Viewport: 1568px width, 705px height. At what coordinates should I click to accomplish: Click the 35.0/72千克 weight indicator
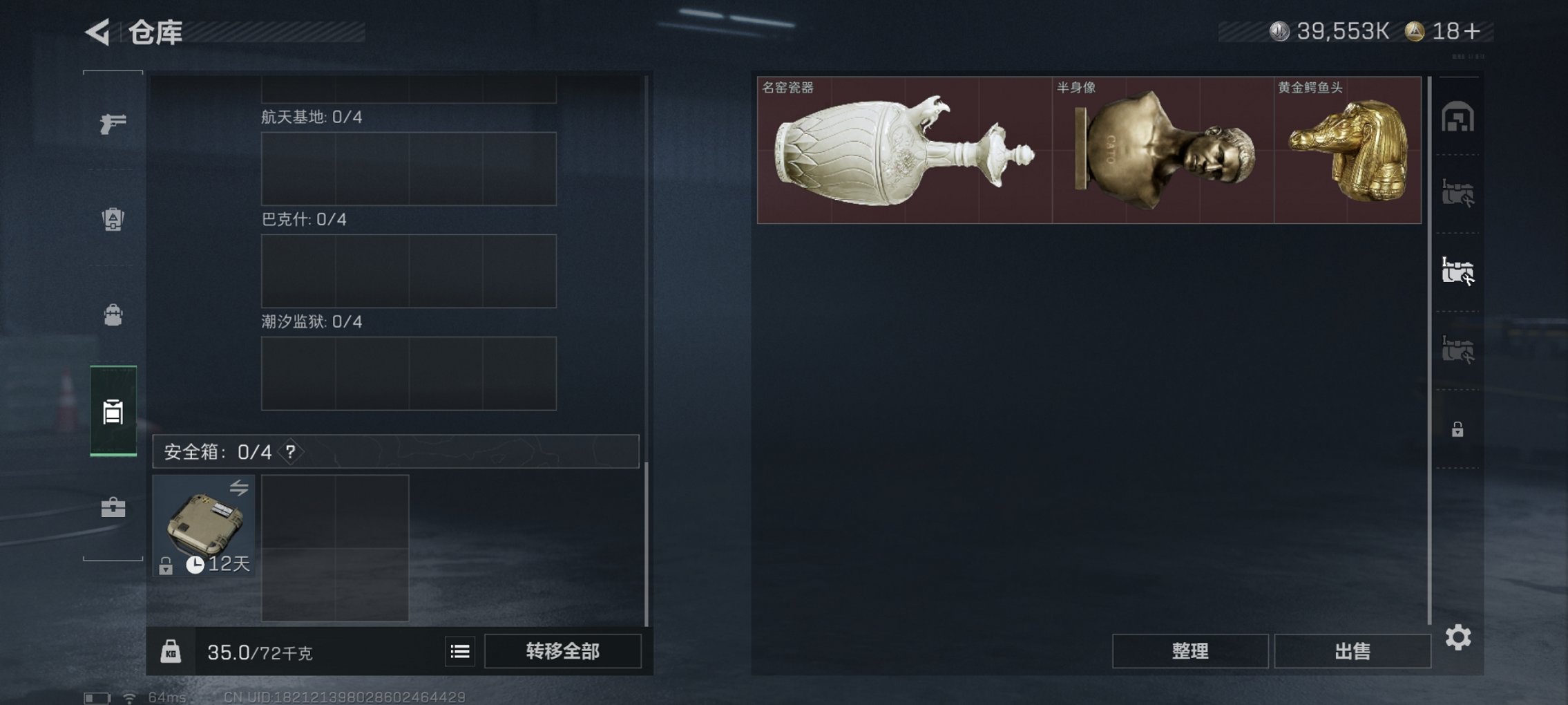click(x=259, y=651)
